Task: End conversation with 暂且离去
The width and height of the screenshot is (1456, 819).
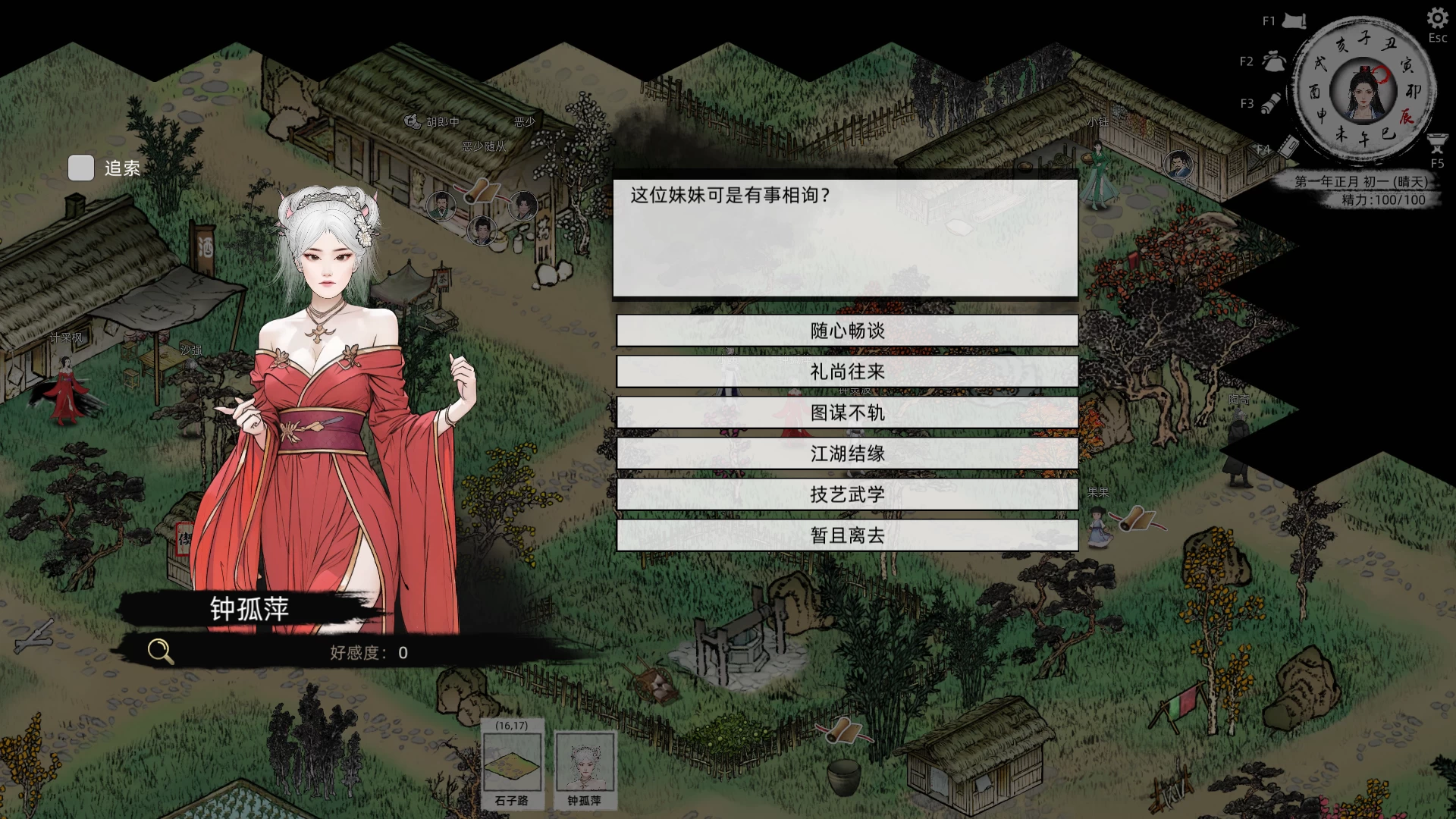Action: pos(847,535)
